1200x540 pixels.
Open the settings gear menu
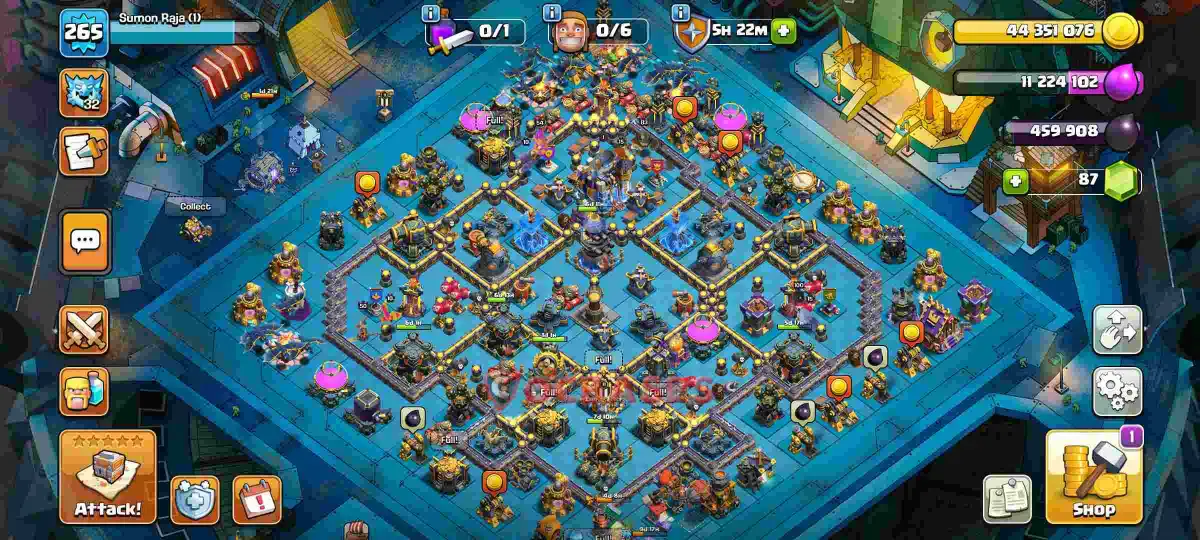[x=1117, y=391]
